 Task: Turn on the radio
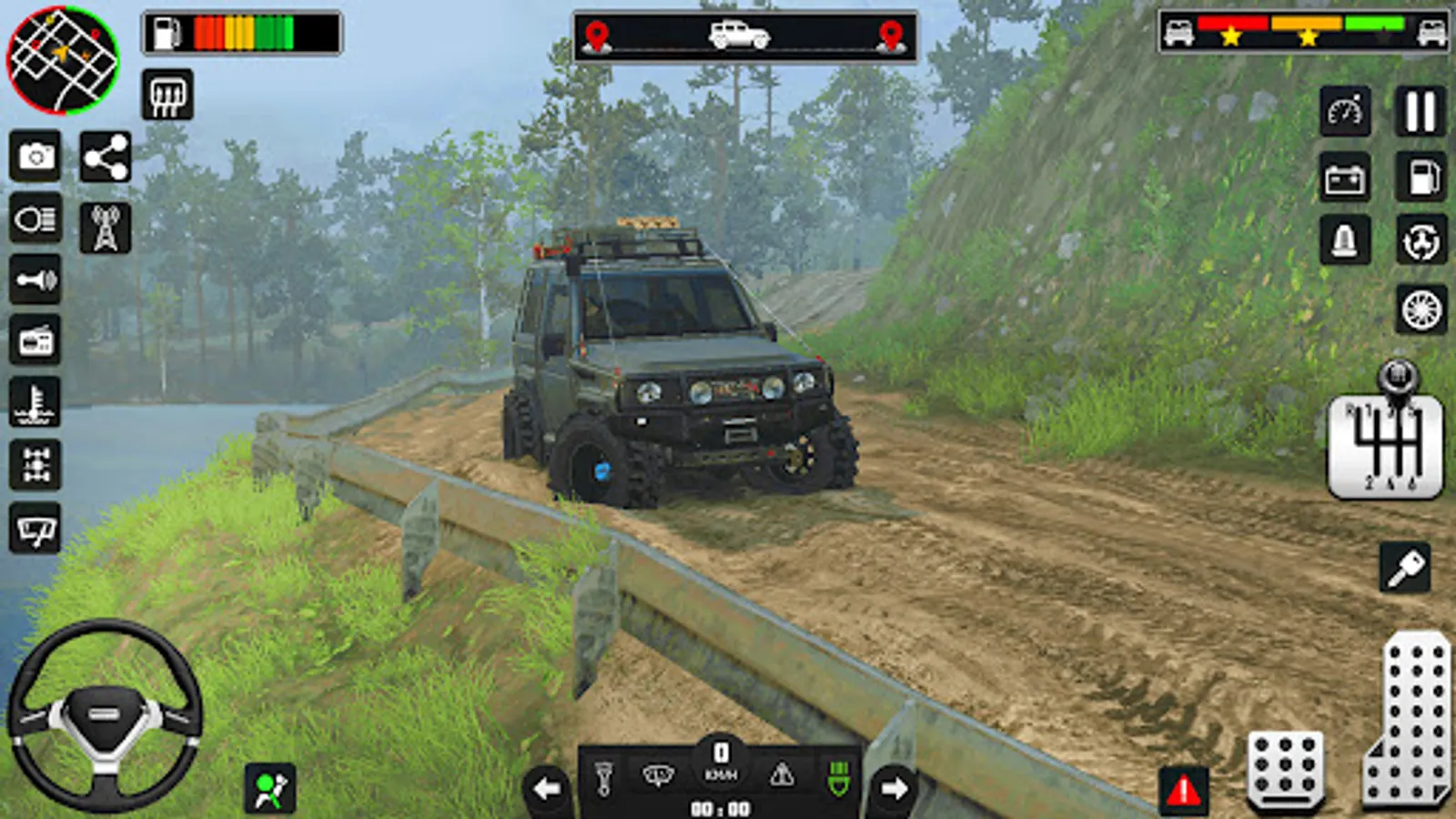(35, 341)
